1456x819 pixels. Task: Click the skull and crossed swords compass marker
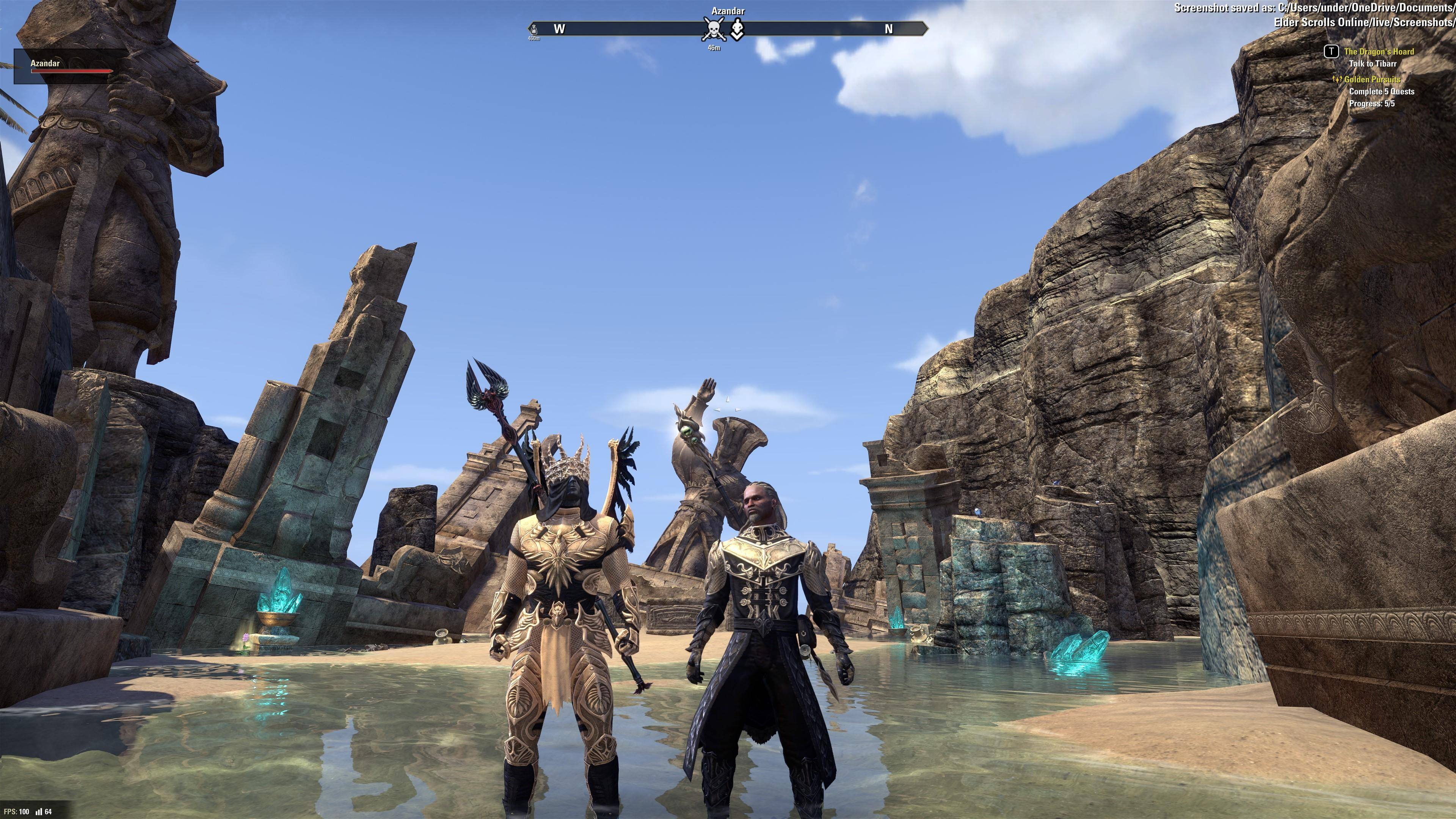point(713,29)
